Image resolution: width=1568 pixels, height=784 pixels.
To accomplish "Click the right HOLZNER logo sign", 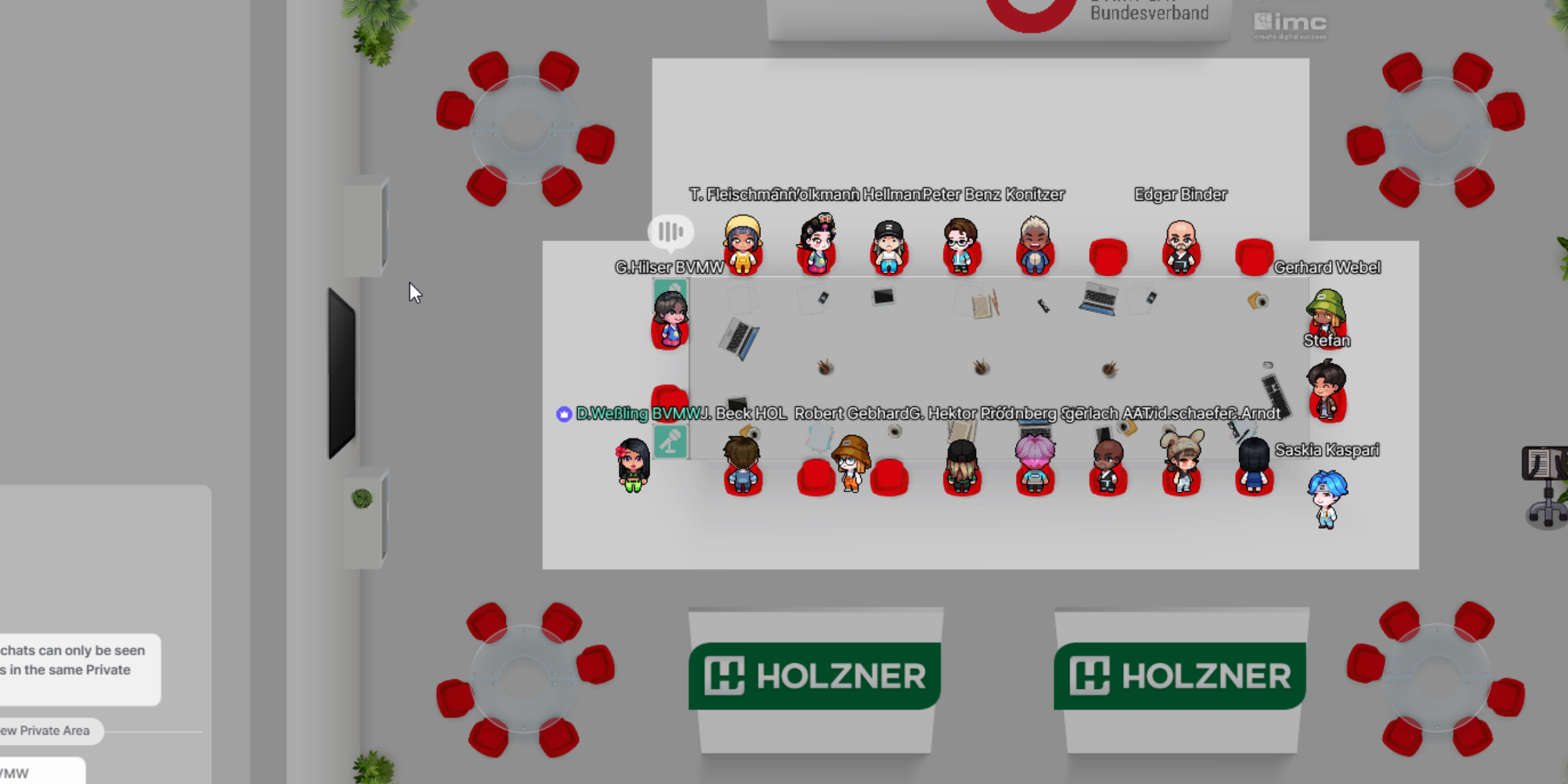I will [x=1178, y=675].
